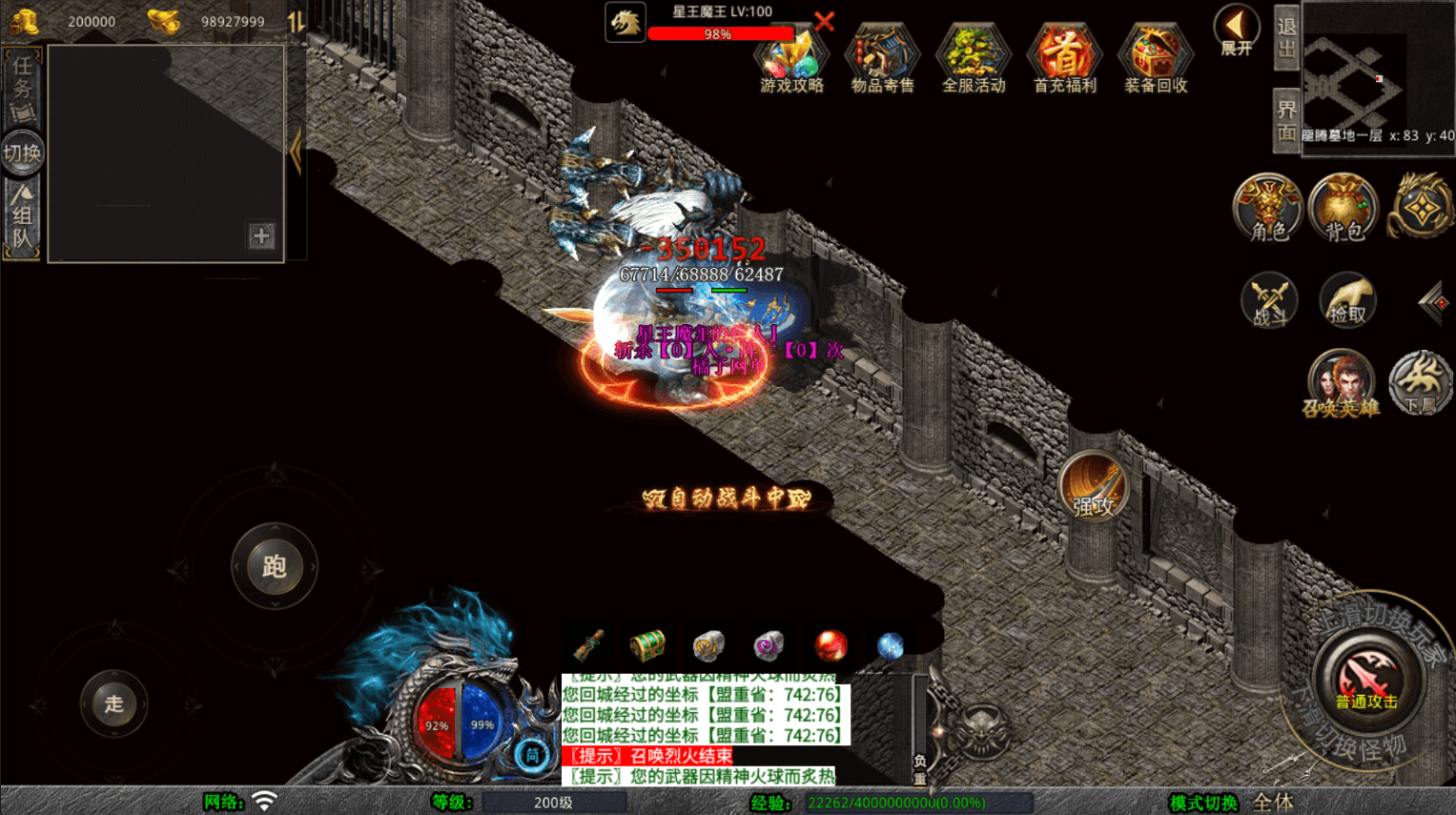
Task: Use the 强攻 strong attack skill
Action: coord(1093,488)
